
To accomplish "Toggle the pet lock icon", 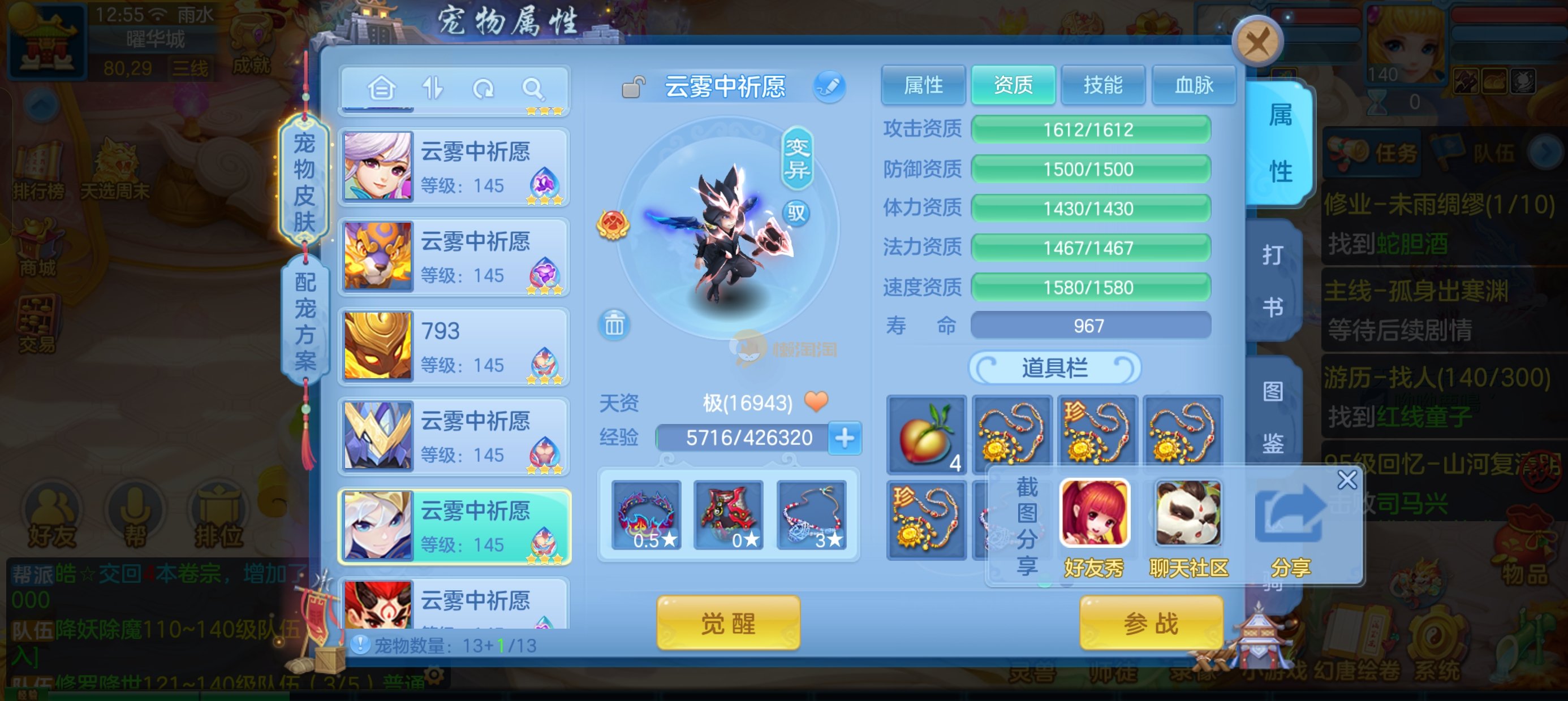I will coord(633,88).
